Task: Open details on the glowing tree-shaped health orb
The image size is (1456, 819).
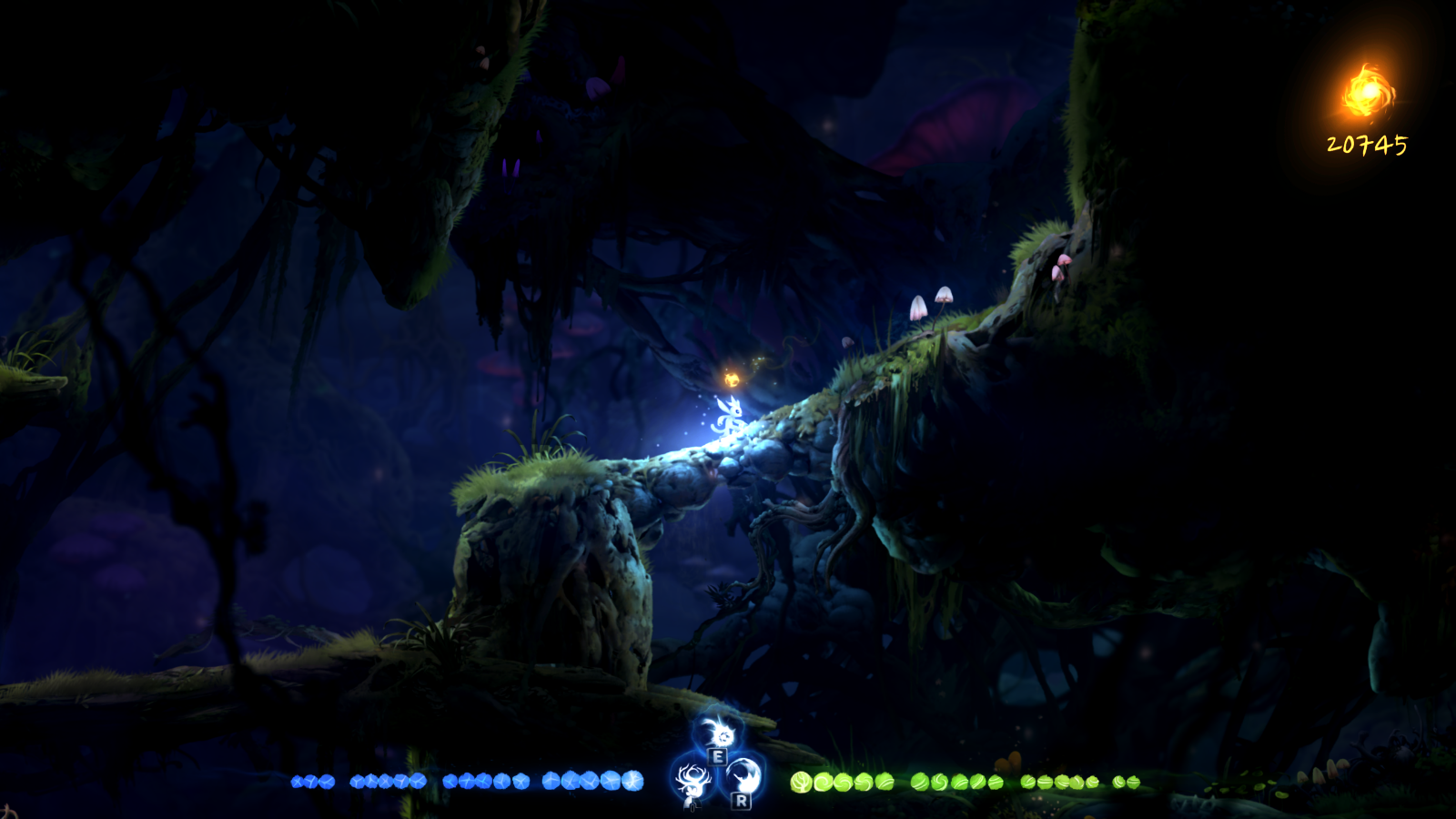Action: point(802,782)
